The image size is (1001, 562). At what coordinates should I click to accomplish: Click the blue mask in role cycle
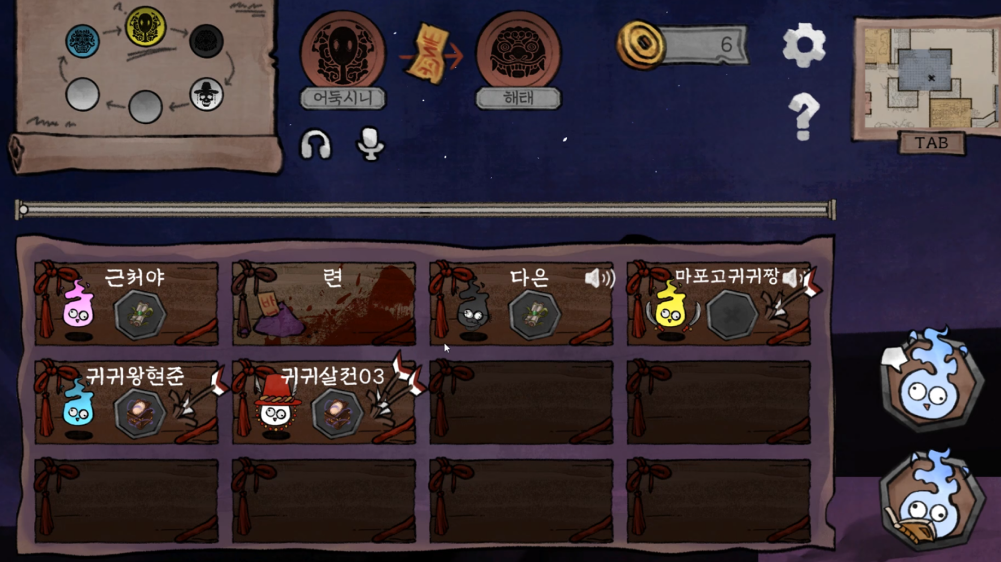(x=82, y=42)
